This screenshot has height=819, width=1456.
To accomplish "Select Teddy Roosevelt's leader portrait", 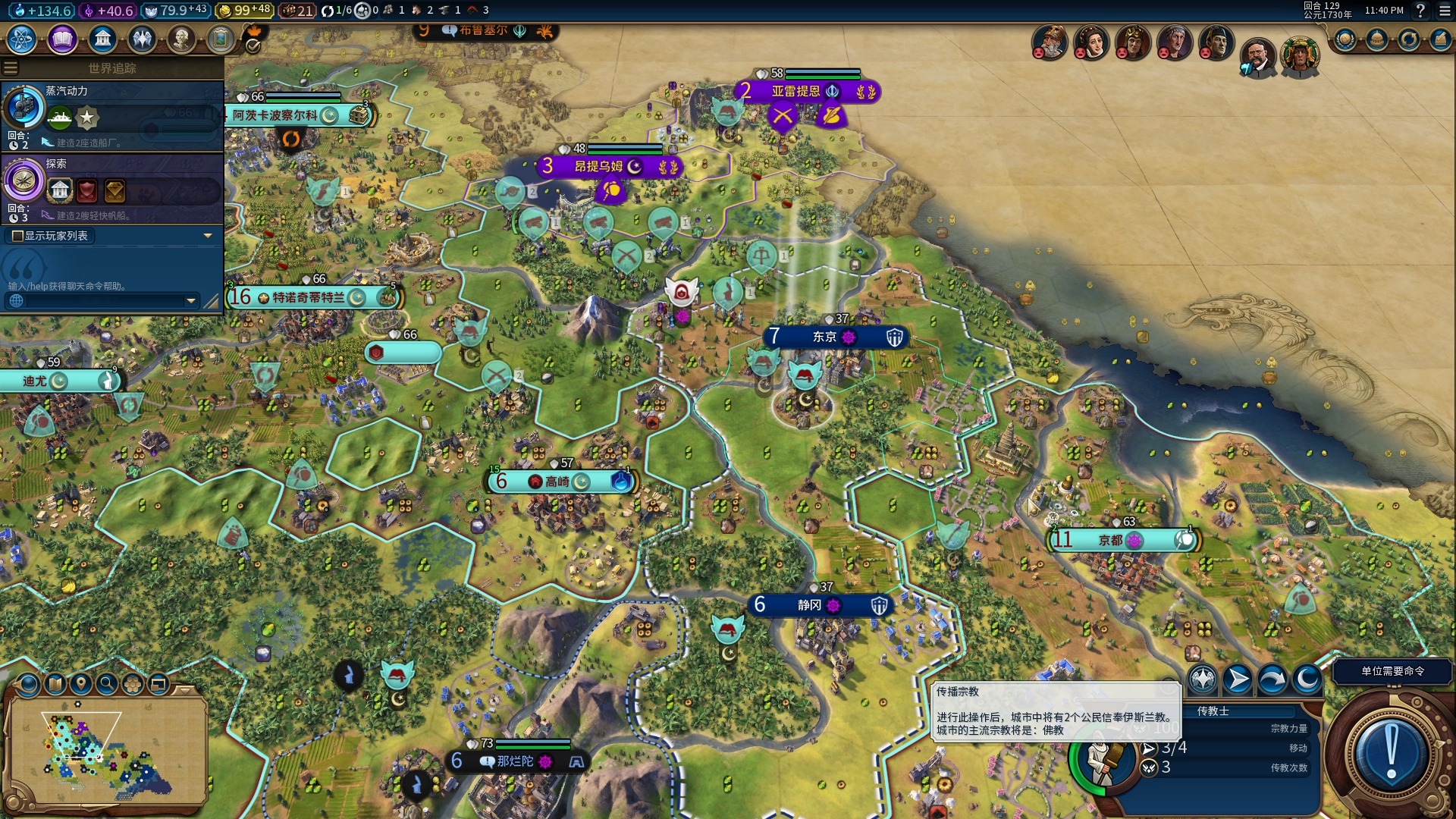I will (1257, 57).
